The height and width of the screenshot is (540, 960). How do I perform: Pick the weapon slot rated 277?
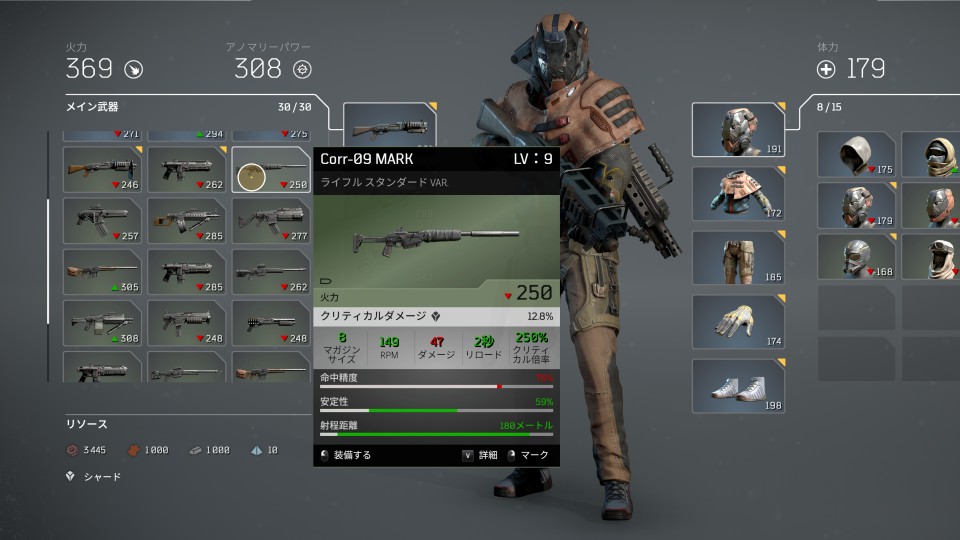pyautogui.click(x=271, y=220)
